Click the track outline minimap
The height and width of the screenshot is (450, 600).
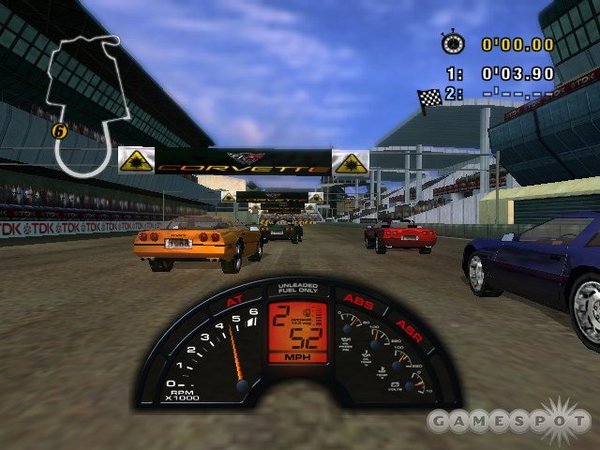84,100
